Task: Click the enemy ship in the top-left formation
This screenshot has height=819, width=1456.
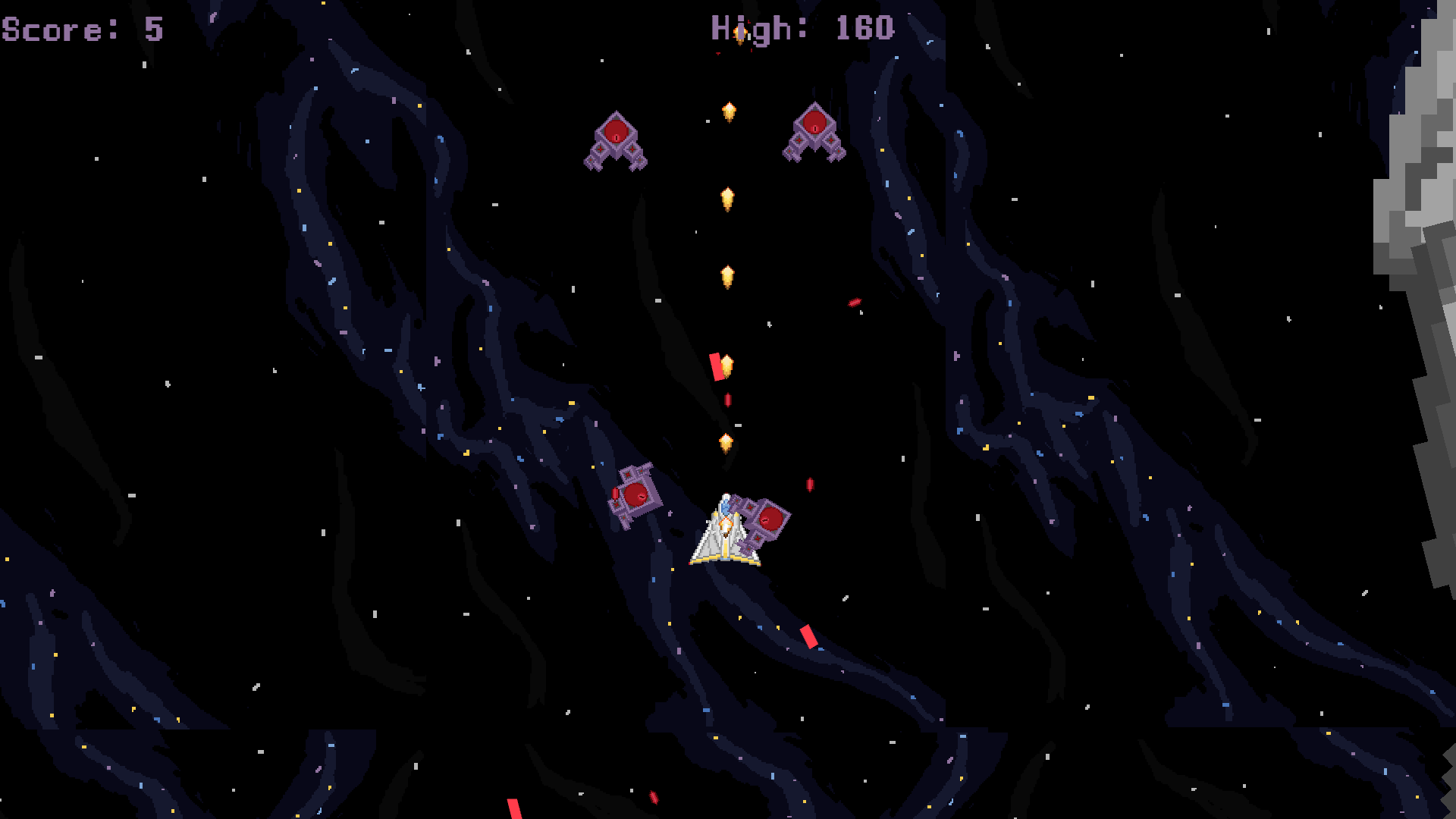Action: point(617,140)
